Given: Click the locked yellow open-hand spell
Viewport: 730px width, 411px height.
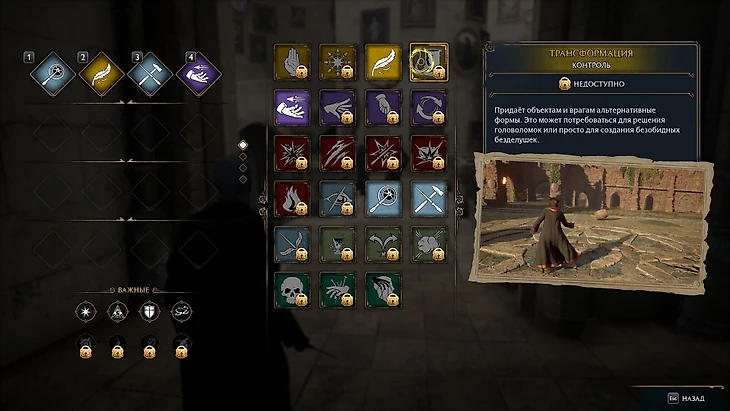Looking at the screenshot, I should pos(292,61).
